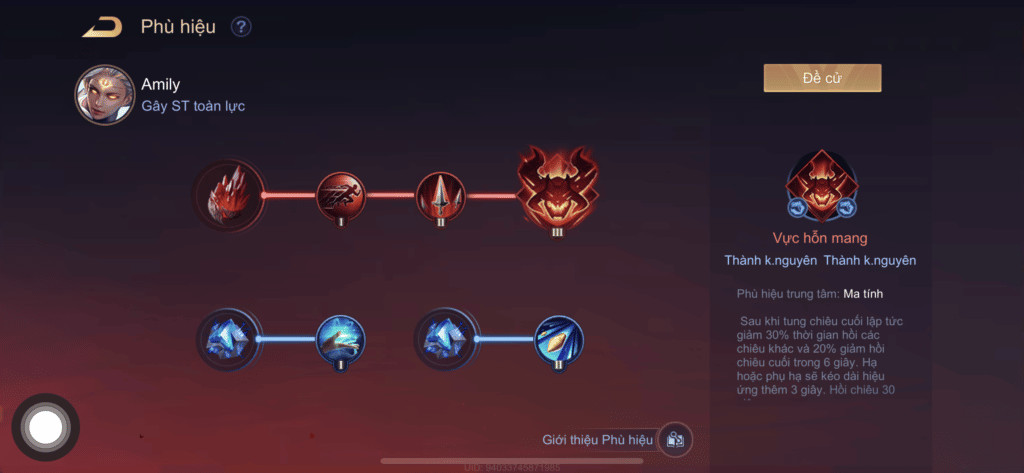
Task: Choose the red running figure emblem node
Action: coord(341,195)
